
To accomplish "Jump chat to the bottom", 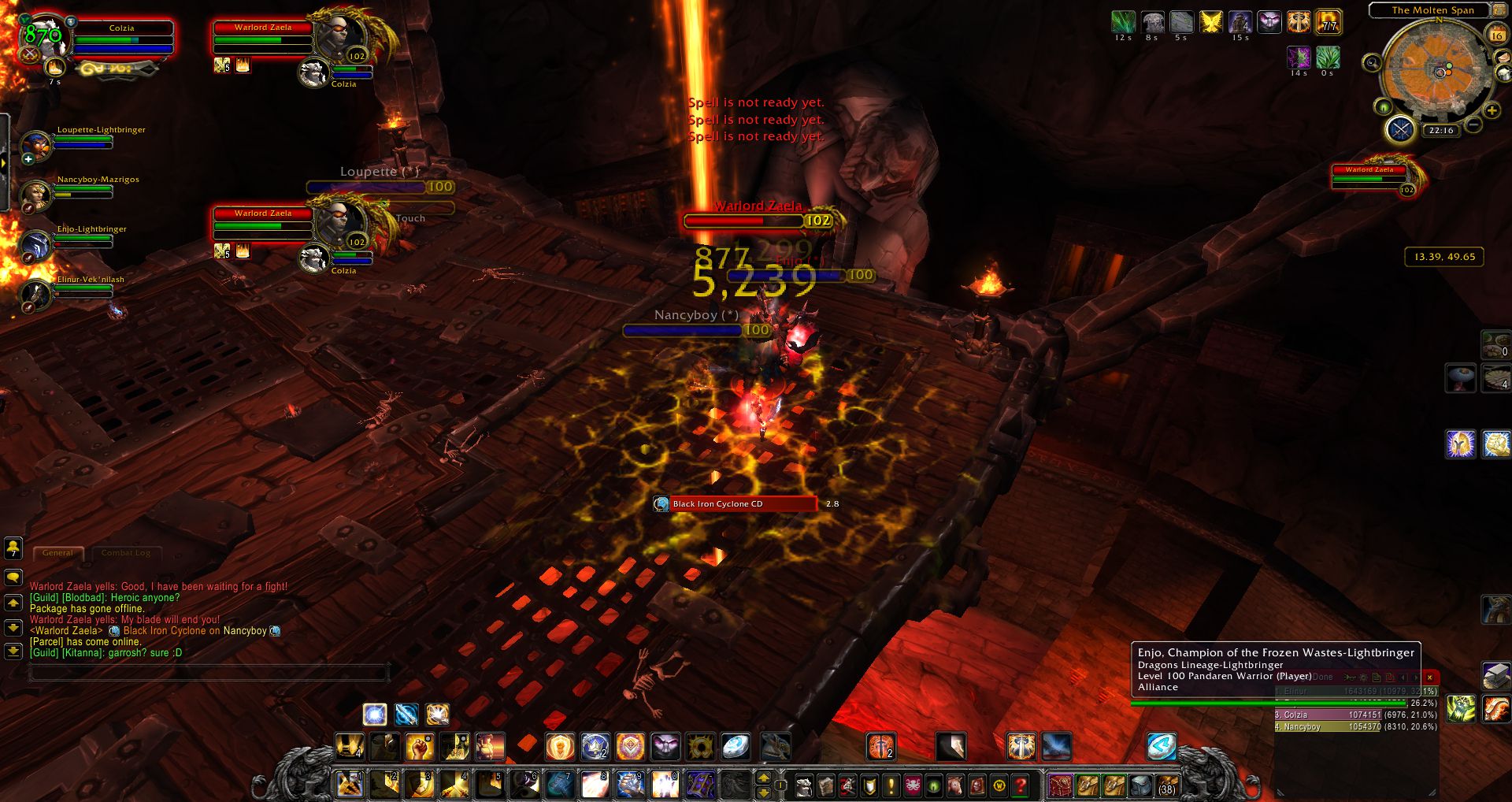I will coord(13,652).
